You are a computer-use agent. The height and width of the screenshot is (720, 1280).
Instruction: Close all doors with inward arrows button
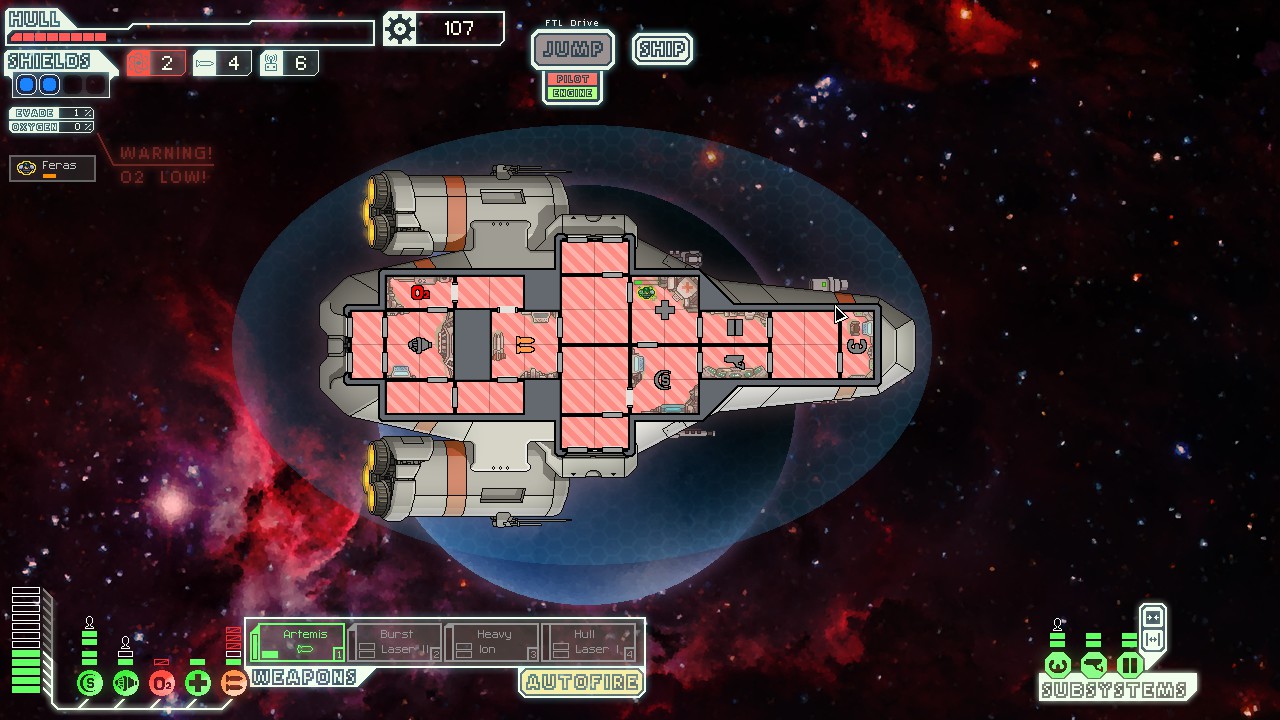coord(1152,617)
